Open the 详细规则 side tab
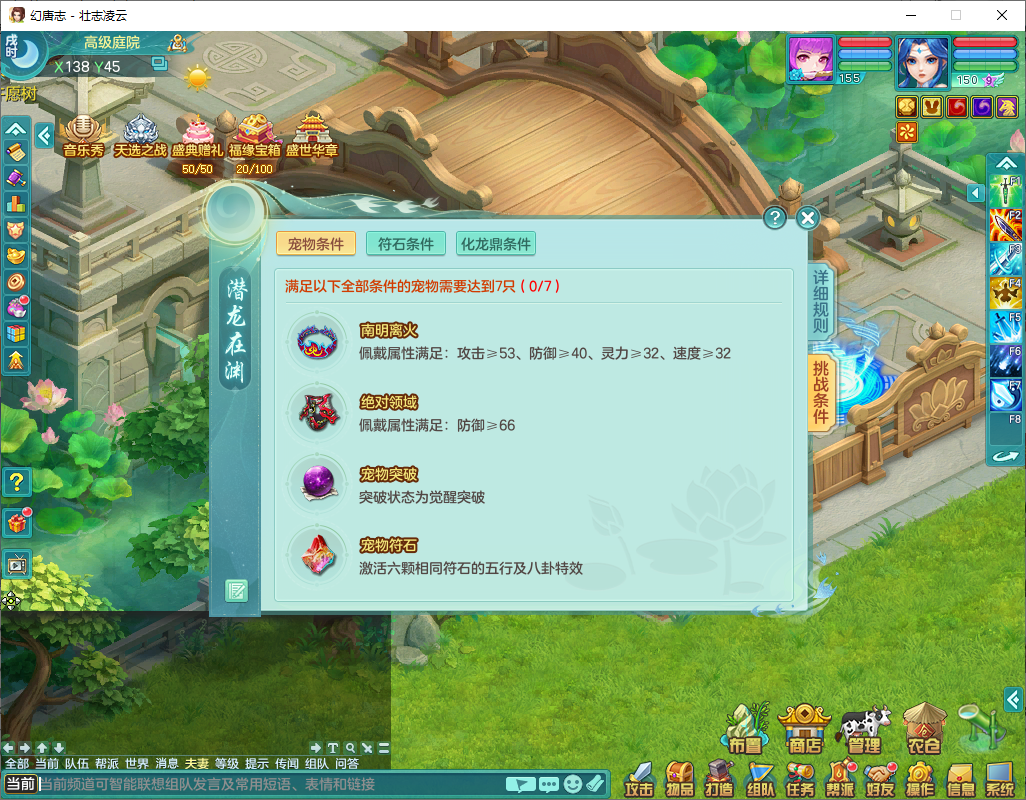The height and width of the screenshot is (800, 1026). click(x=820, y=302)
